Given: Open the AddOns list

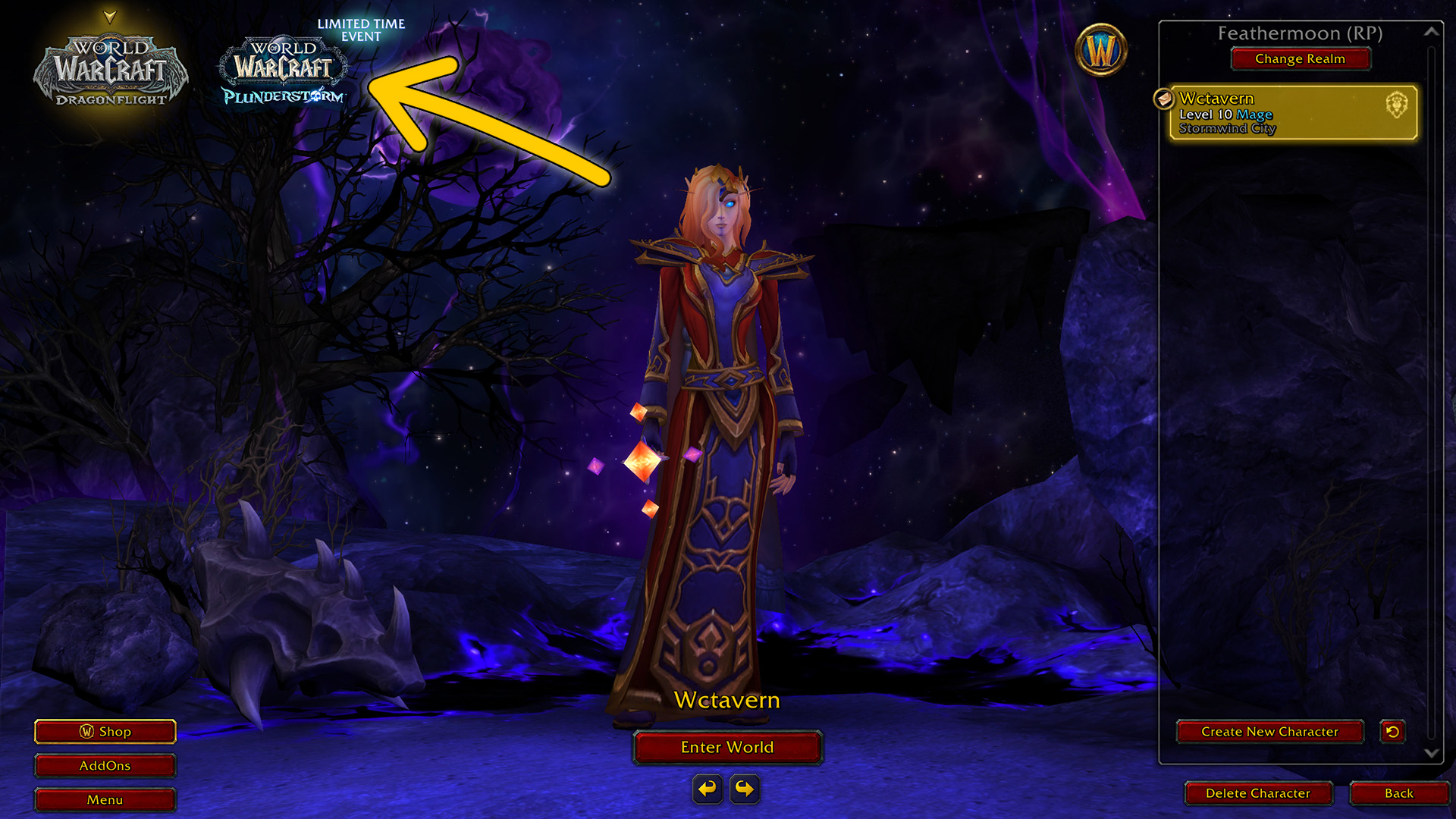Looking at the screenshot, I should pos(105,766).
